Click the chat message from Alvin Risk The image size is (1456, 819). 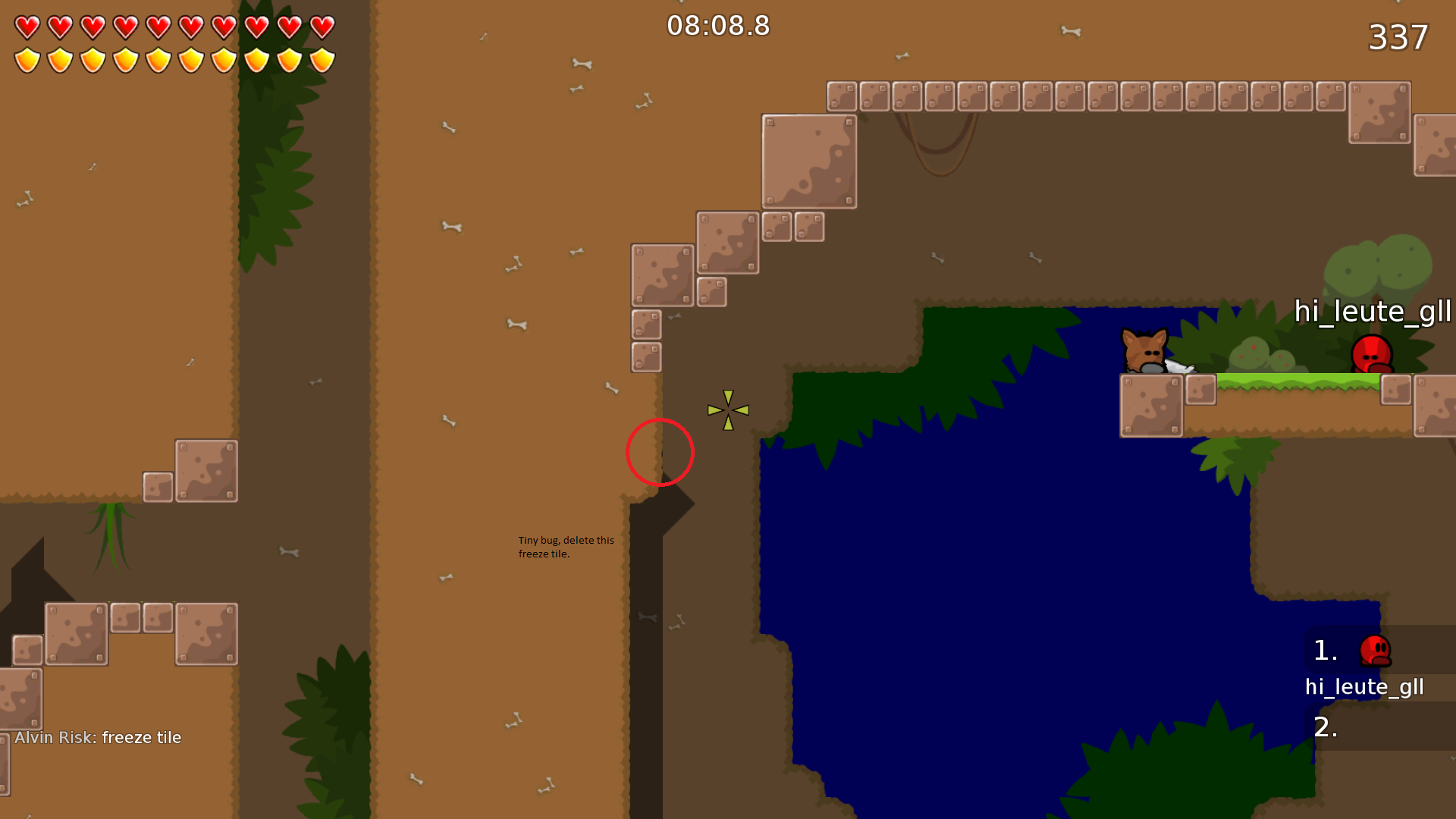point(97,736)
